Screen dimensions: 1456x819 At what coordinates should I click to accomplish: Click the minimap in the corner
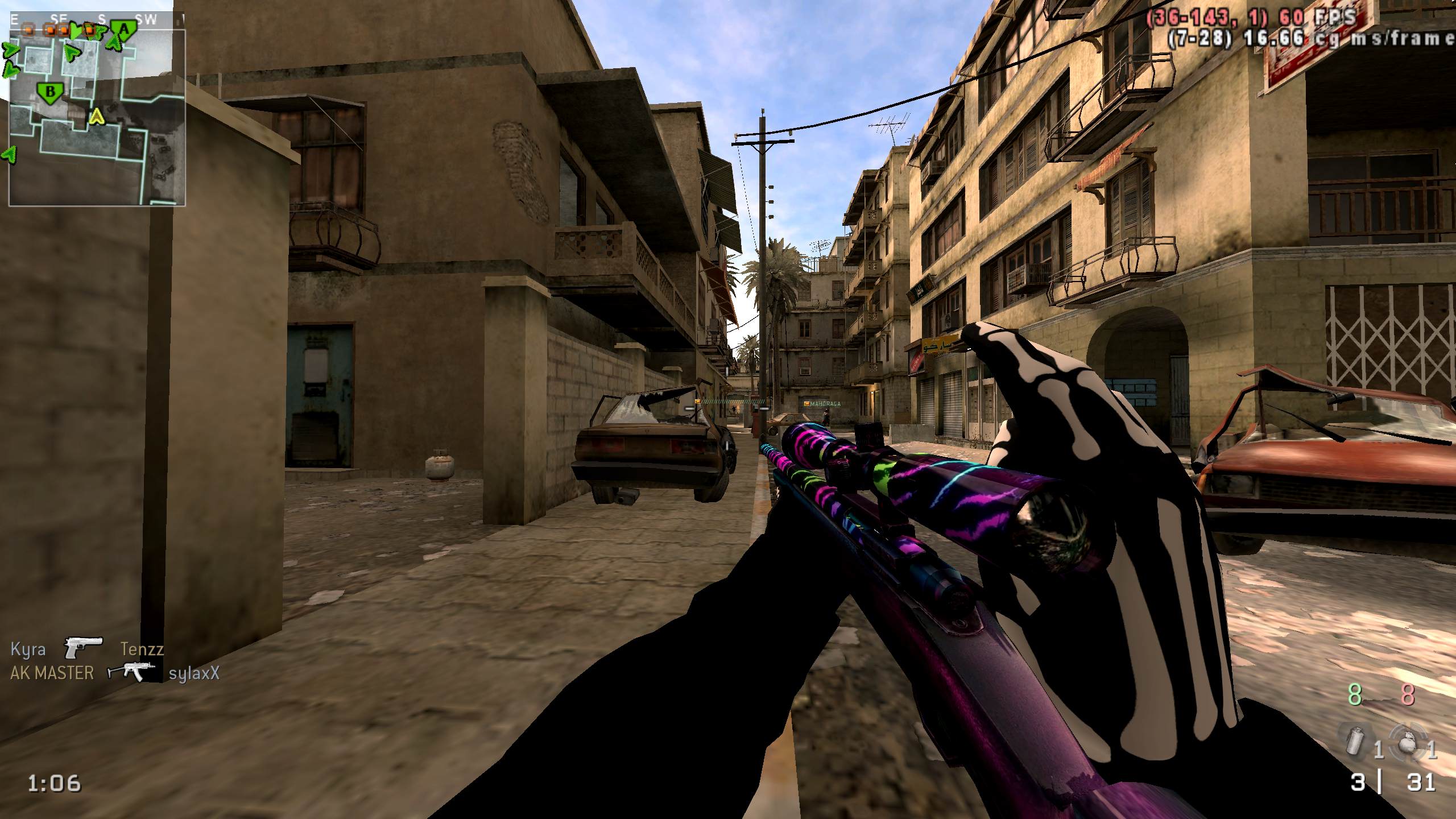(x=97, y=117)
